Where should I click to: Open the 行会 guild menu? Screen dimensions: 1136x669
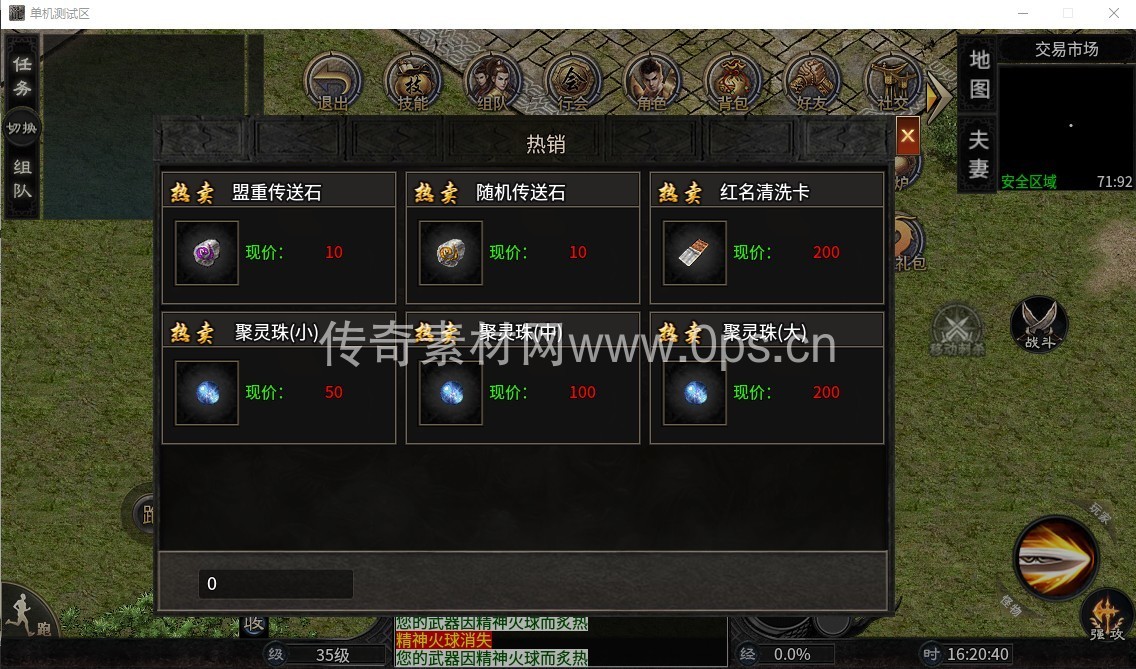point(572,82)
